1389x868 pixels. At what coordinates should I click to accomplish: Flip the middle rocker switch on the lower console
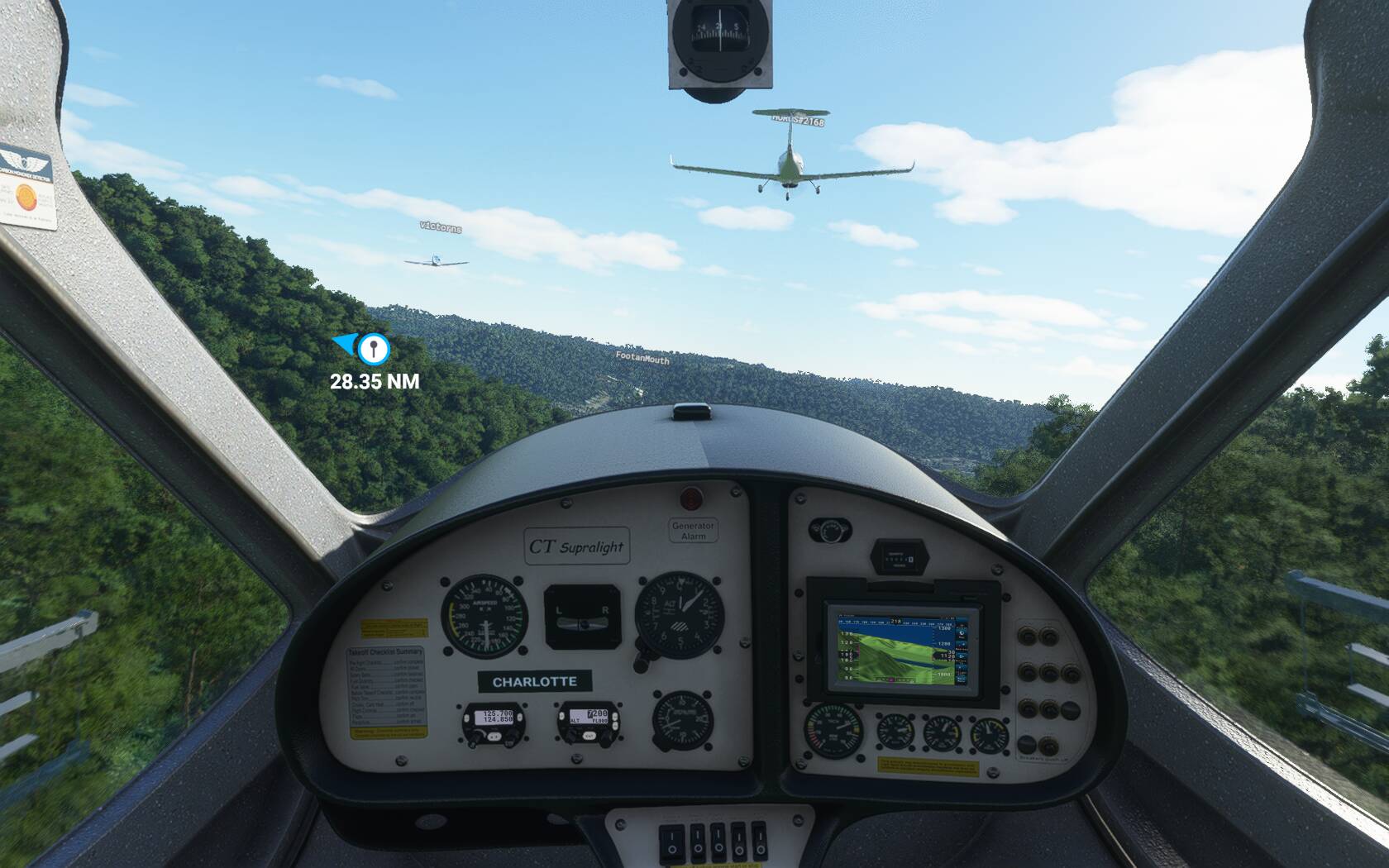(718, 842)
